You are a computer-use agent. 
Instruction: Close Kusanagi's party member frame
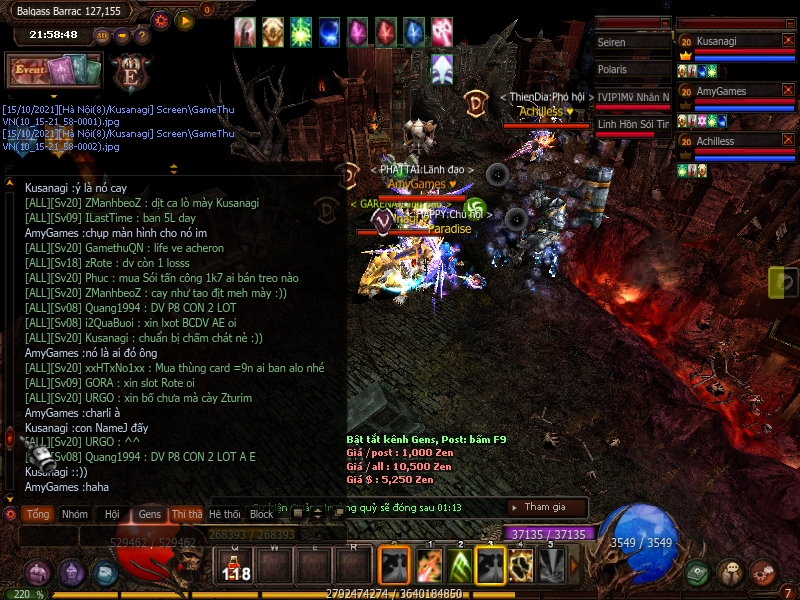[788, 41]
